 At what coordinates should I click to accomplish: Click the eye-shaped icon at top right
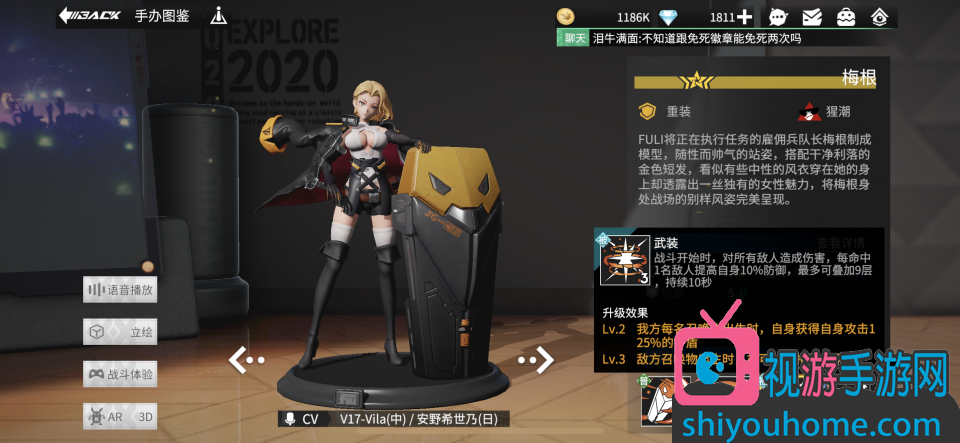tap(879, 17)
